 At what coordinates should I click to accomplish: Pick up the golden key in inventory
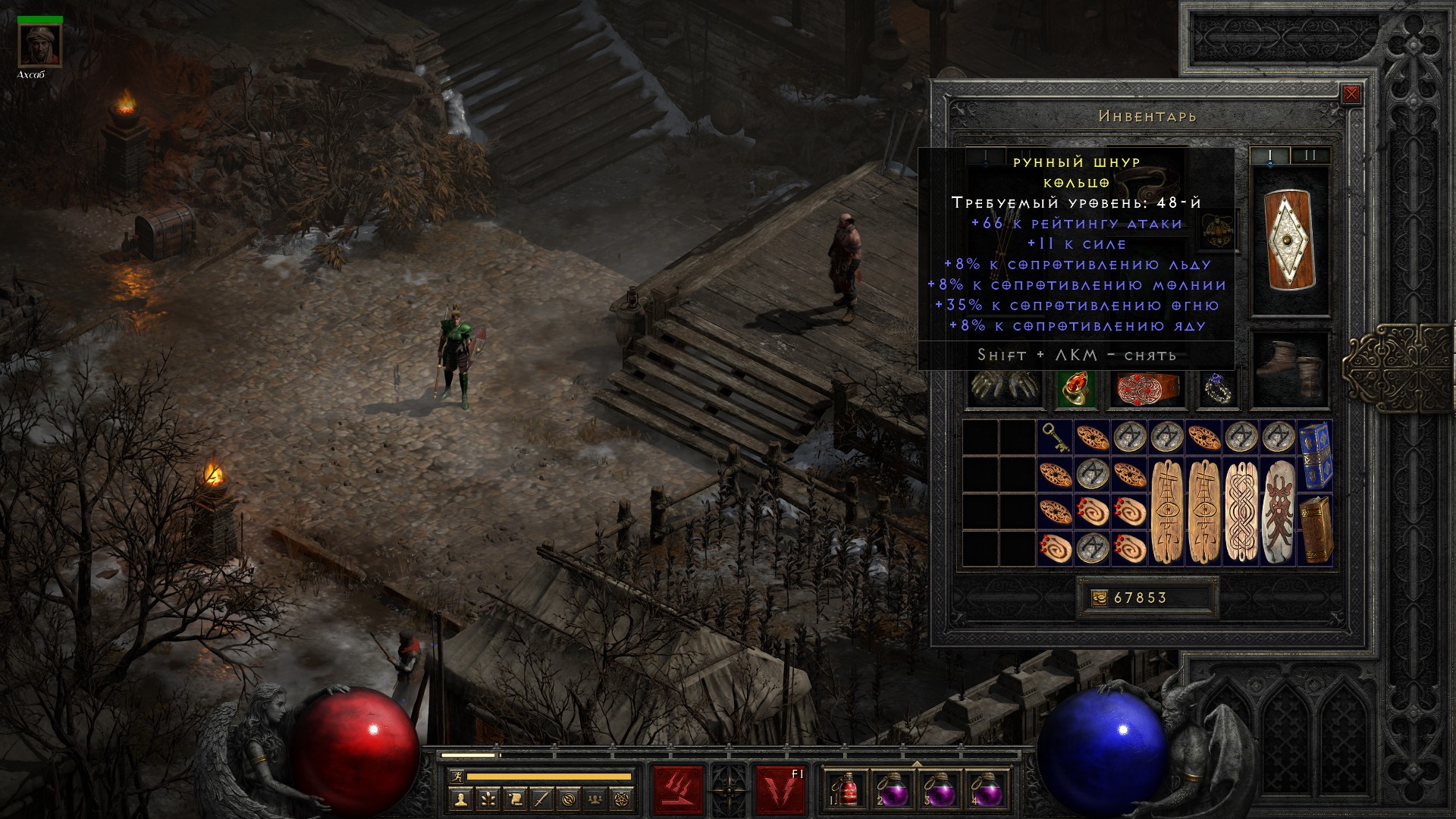[1055, 438]
